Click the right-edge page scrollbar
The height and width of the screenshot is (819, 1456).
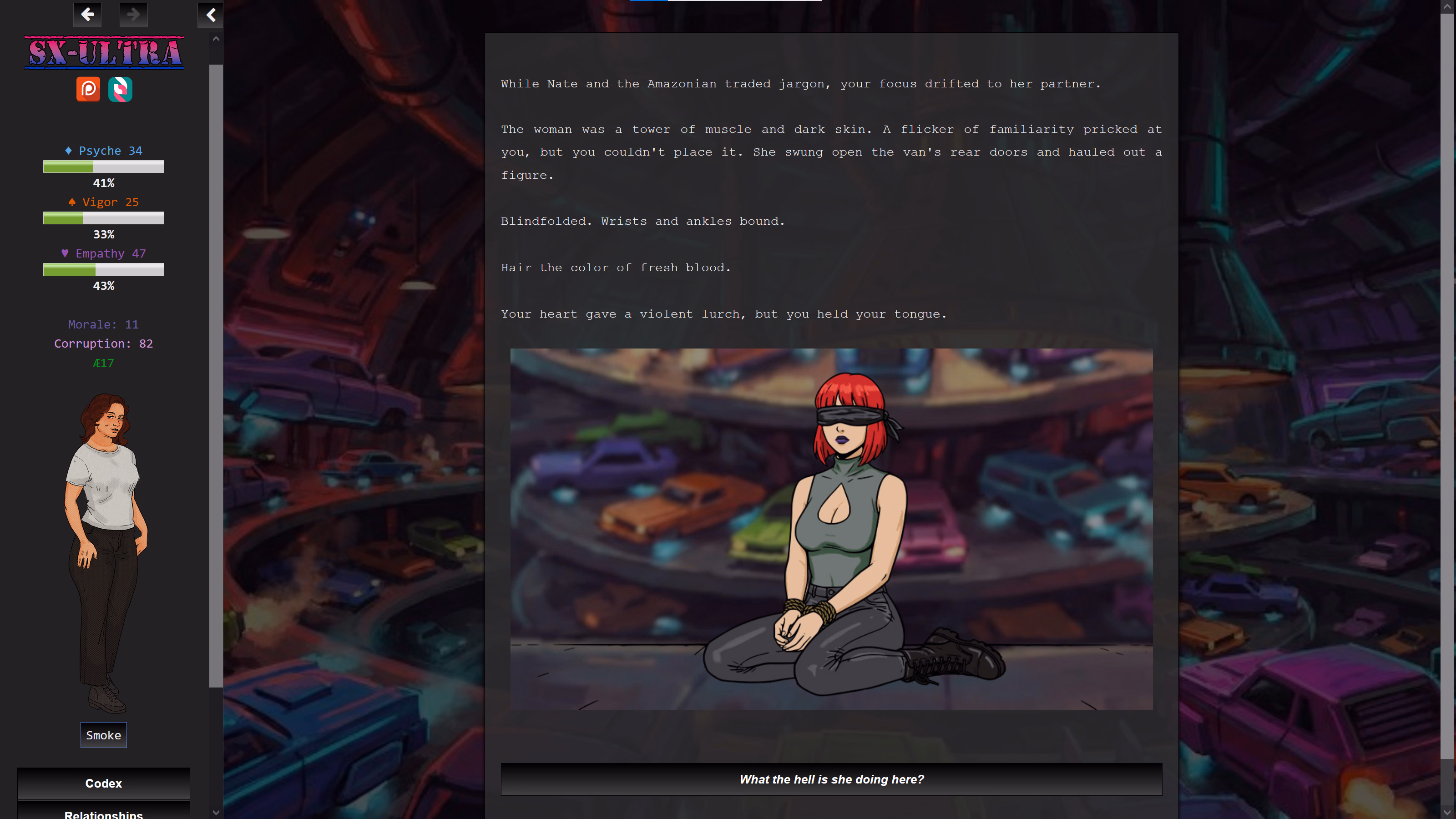coord(1451,396)
